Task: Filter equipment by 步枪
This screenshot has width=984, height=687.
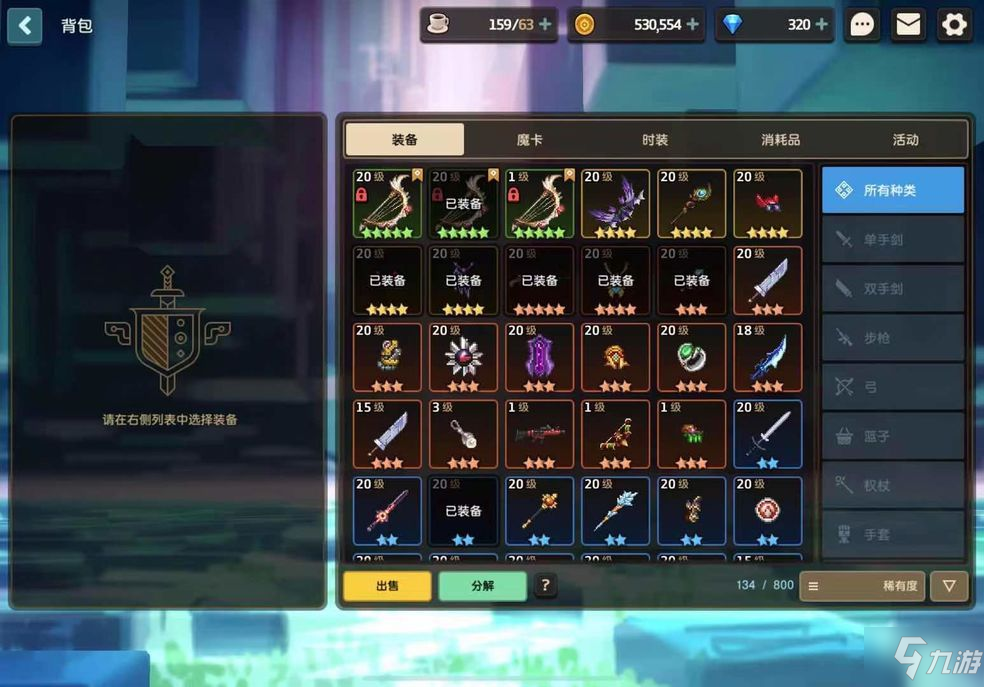Action: coord(893,338)
